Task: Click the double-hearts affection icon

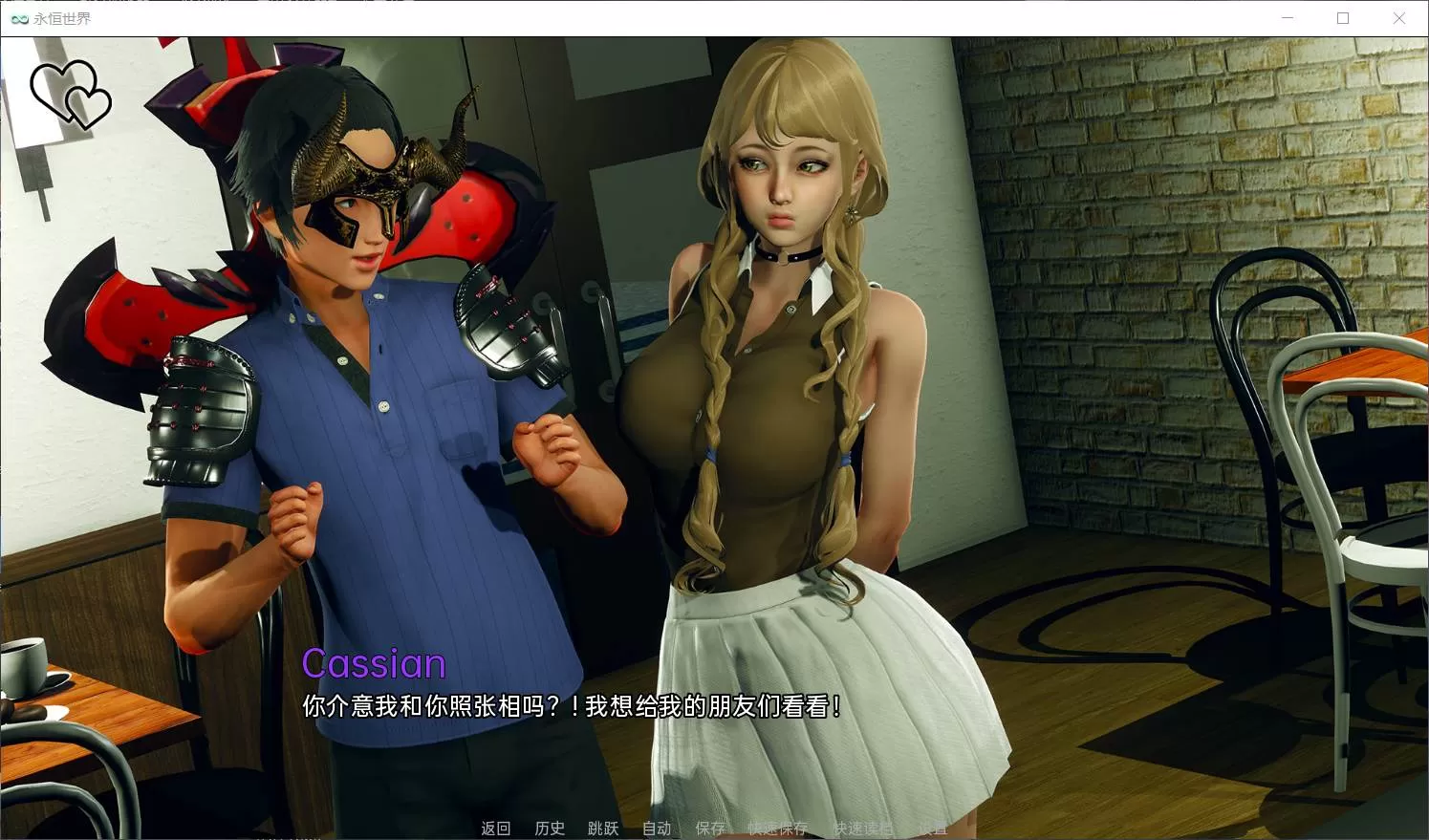Action: pos(71,93)
